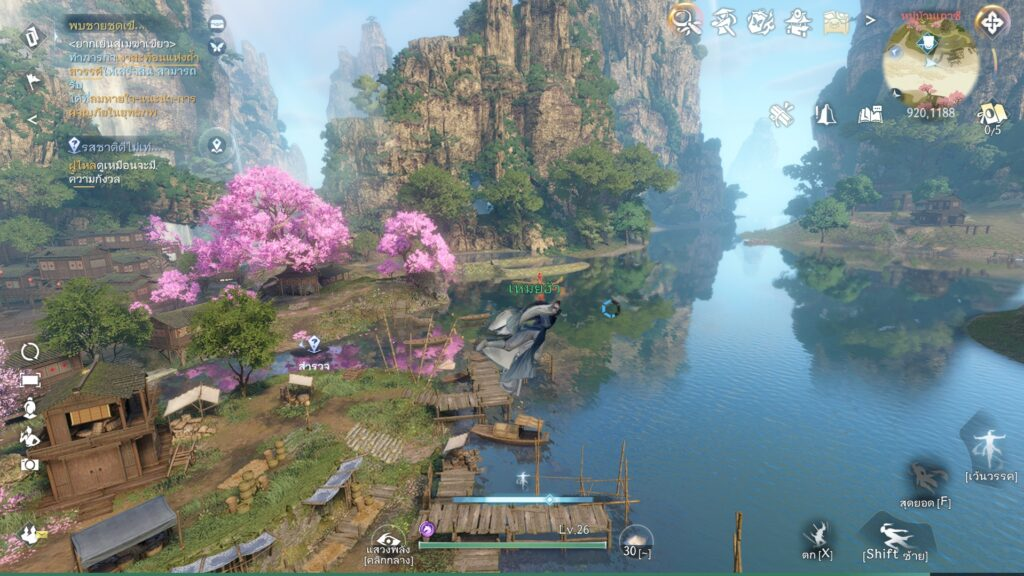This screenshot has width=1024, height=576.
Task: Open the butterfly scroll icon
Action: tap(760, 19)
